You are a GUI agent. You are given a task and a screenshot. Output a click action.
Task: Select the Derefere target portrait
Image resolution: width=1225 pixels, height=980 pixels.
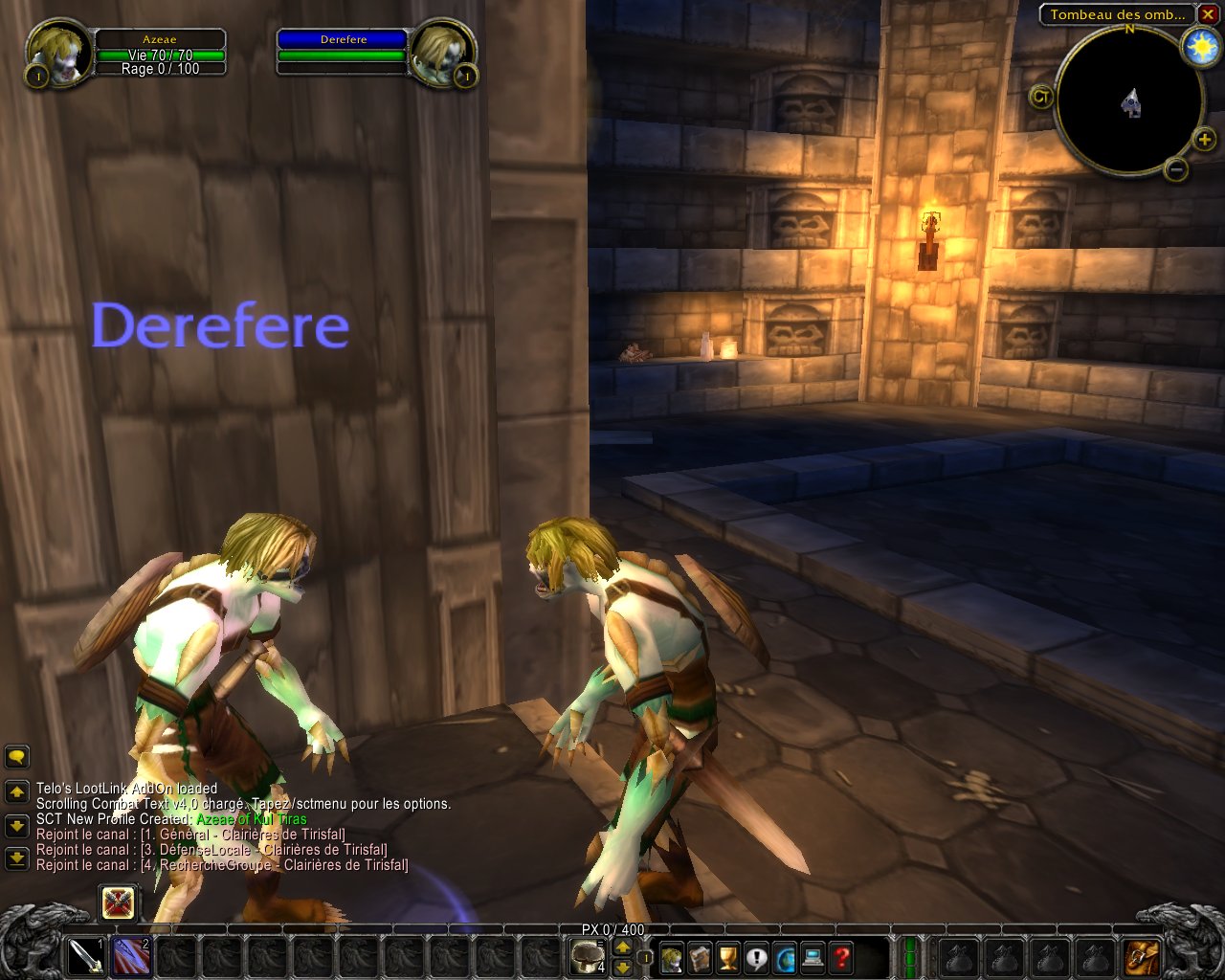[x=440, y=54]
